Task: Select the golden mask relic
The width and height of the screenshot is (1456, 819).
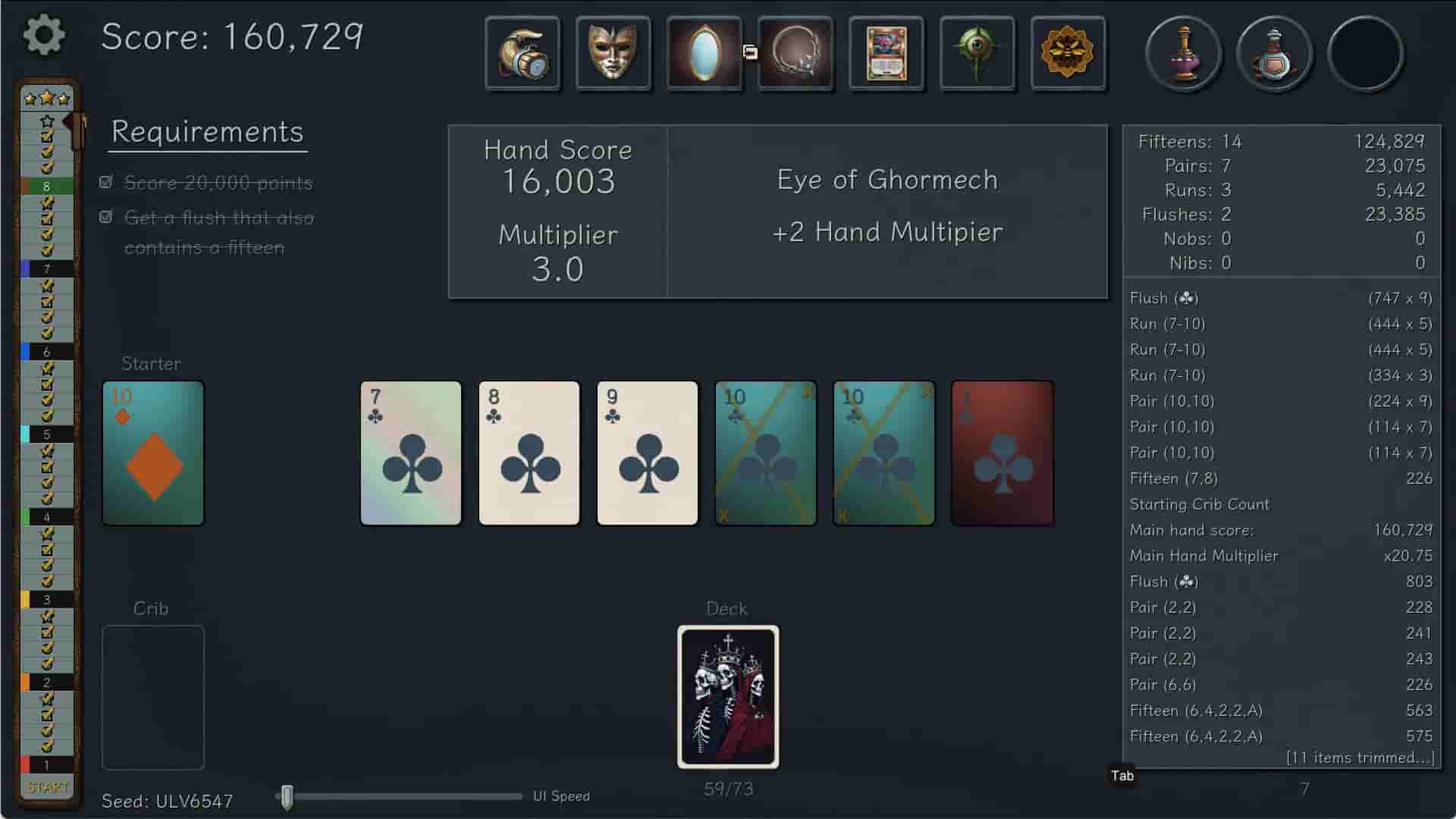Action: [x=614, y=53]
